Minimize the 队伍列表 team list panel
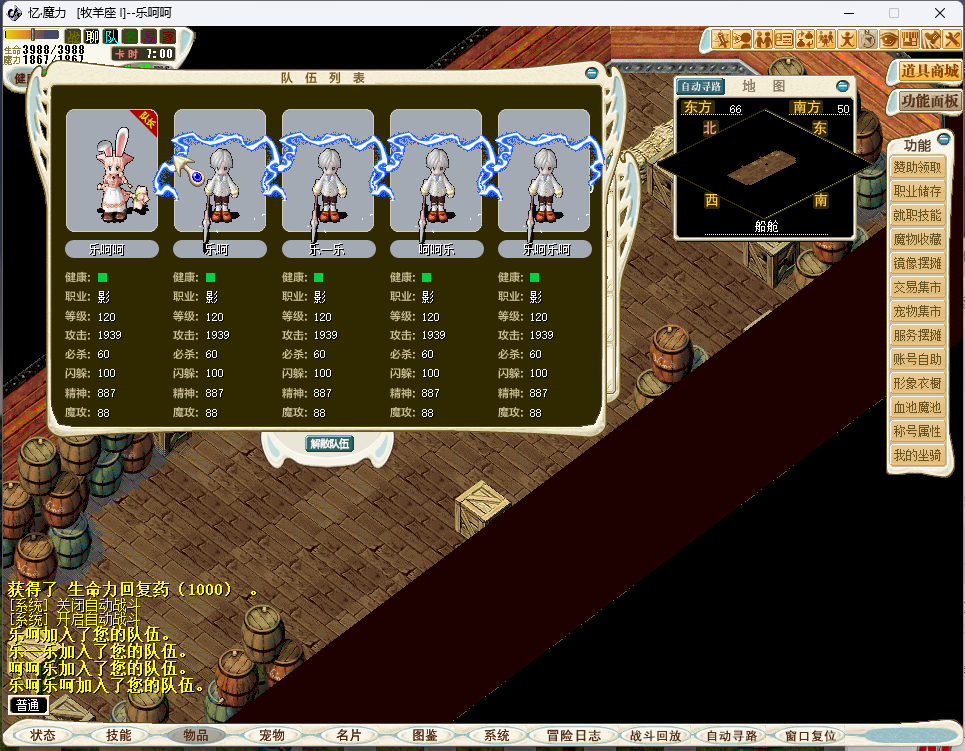The width and height of the screenshot is (965, 751). pyautogui.click(x=592, y=73)
